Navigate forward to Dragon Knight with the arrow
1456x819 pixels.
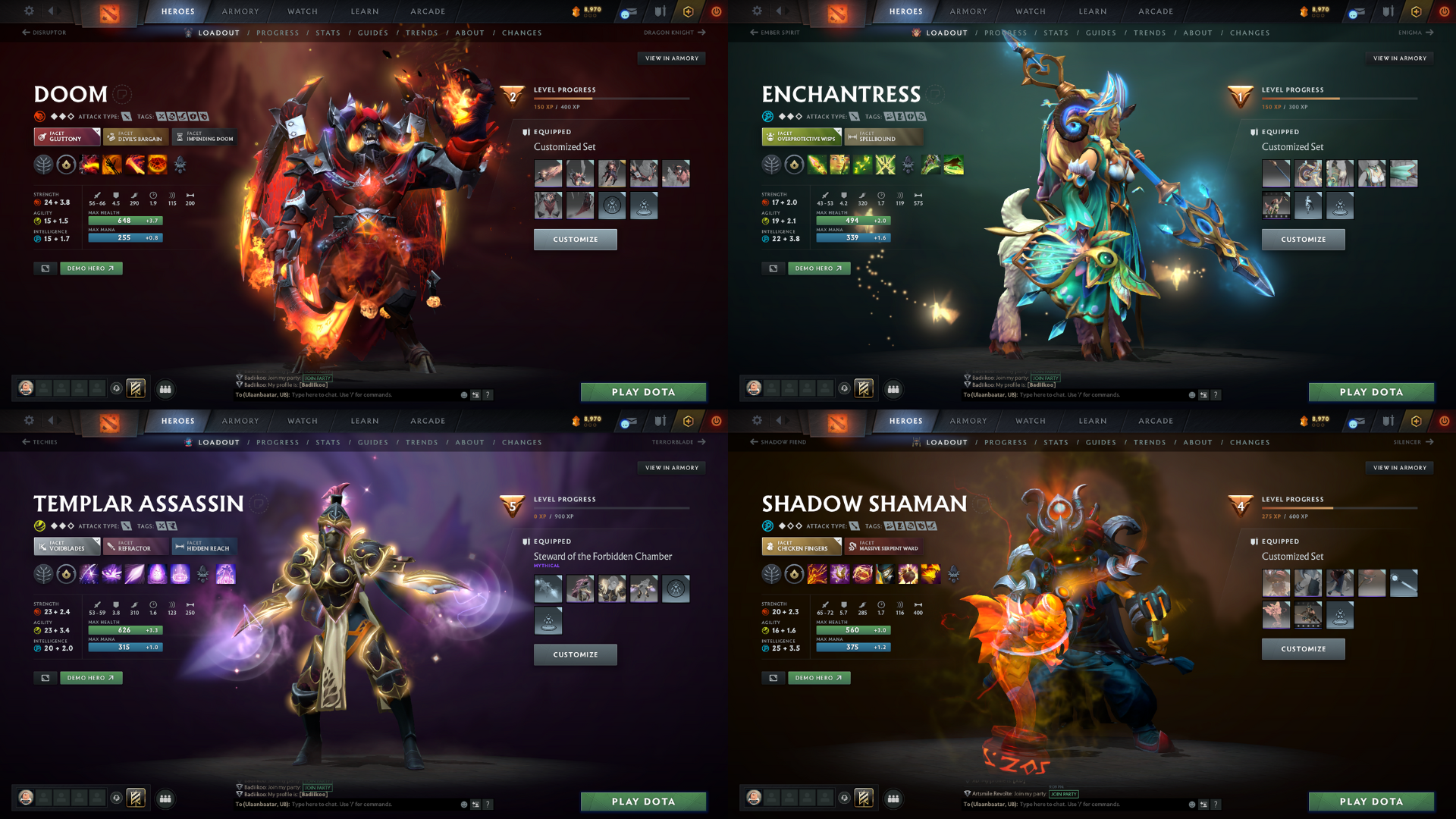[x=701, y=33]
